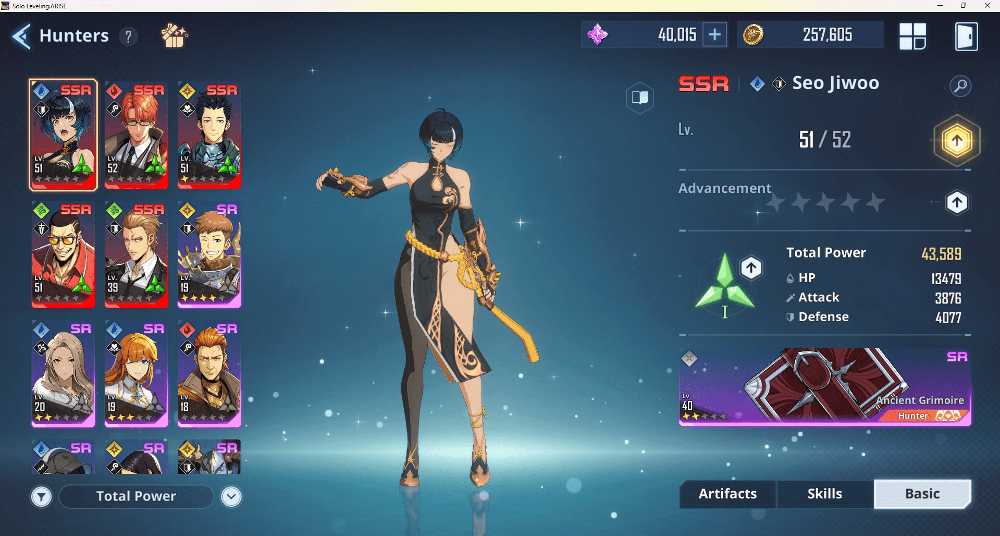
Task: Switch to the Skills tab
Action: point(824,494)
